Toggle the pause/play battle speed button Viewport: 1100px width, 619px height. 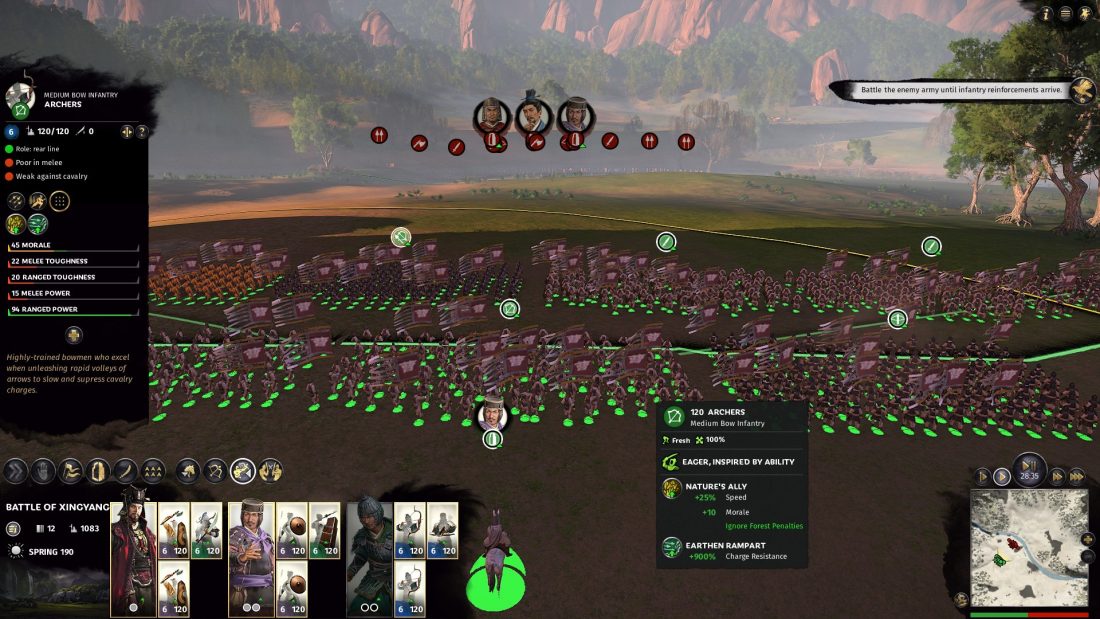pos(1030,467)
